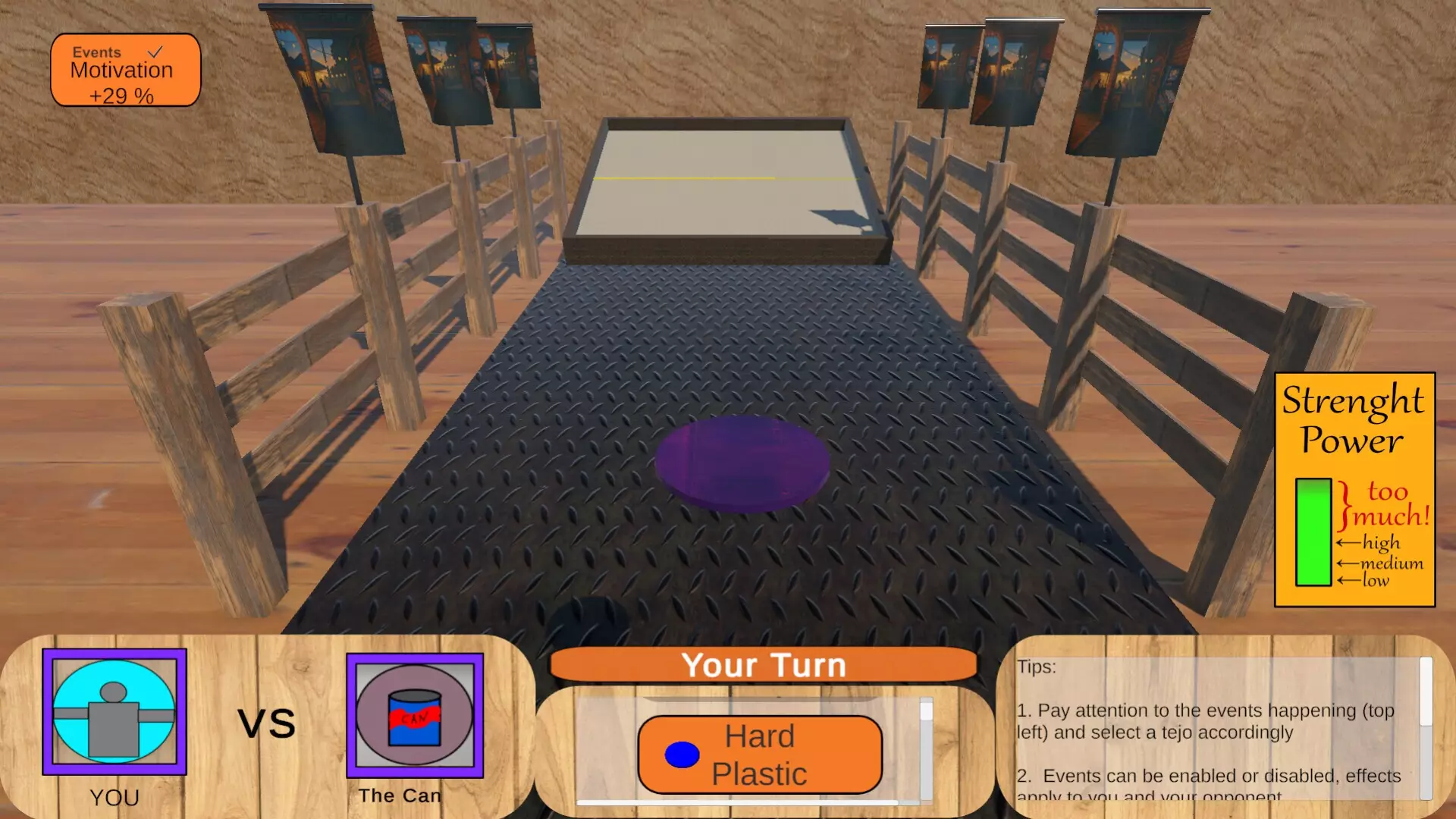Screen dimensions: 1456x819
Task: Click the Tips heading
Action: coord(1036,667)
